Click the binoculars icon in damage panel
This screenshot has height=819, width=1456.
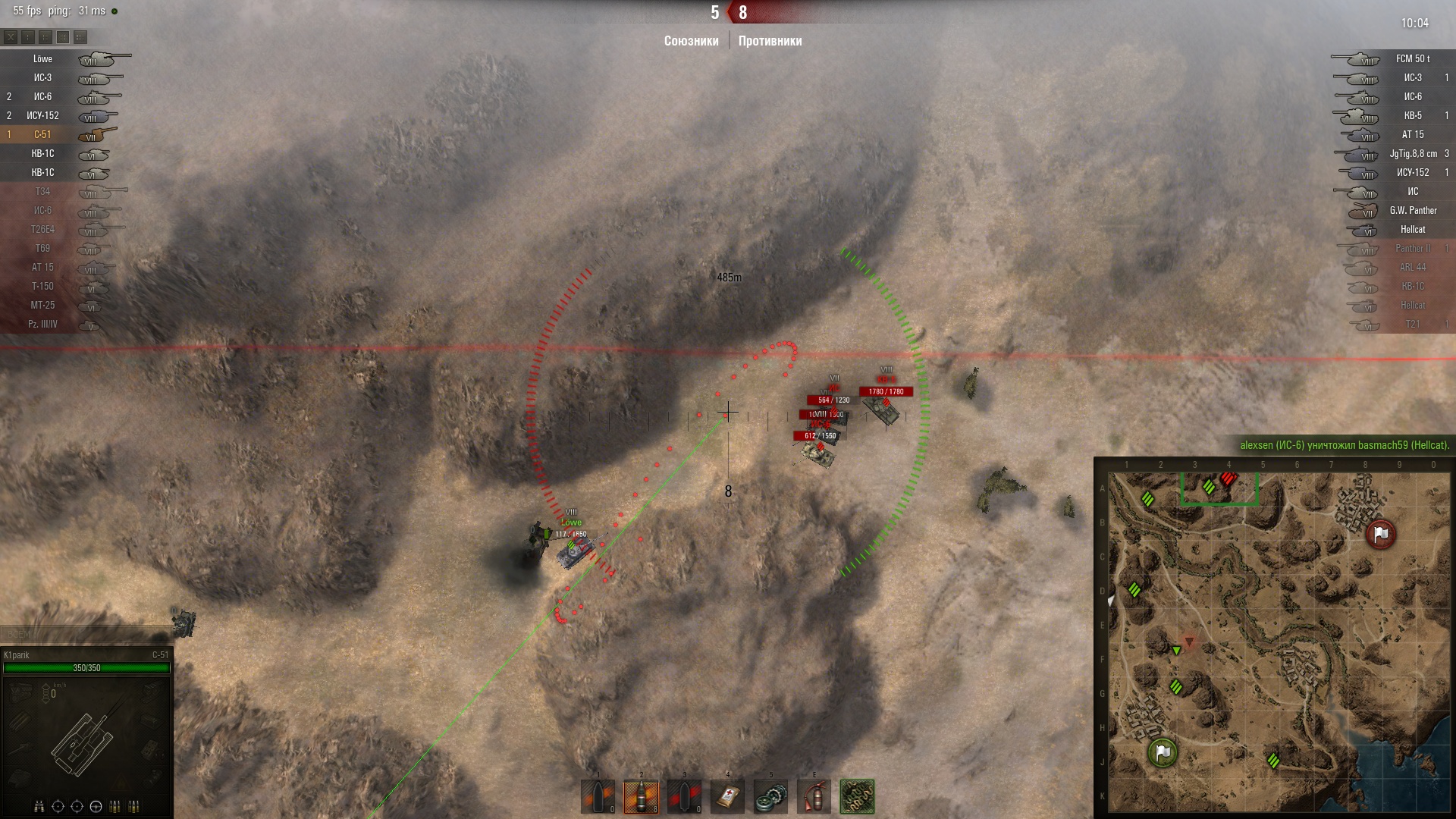coord(39,806)
